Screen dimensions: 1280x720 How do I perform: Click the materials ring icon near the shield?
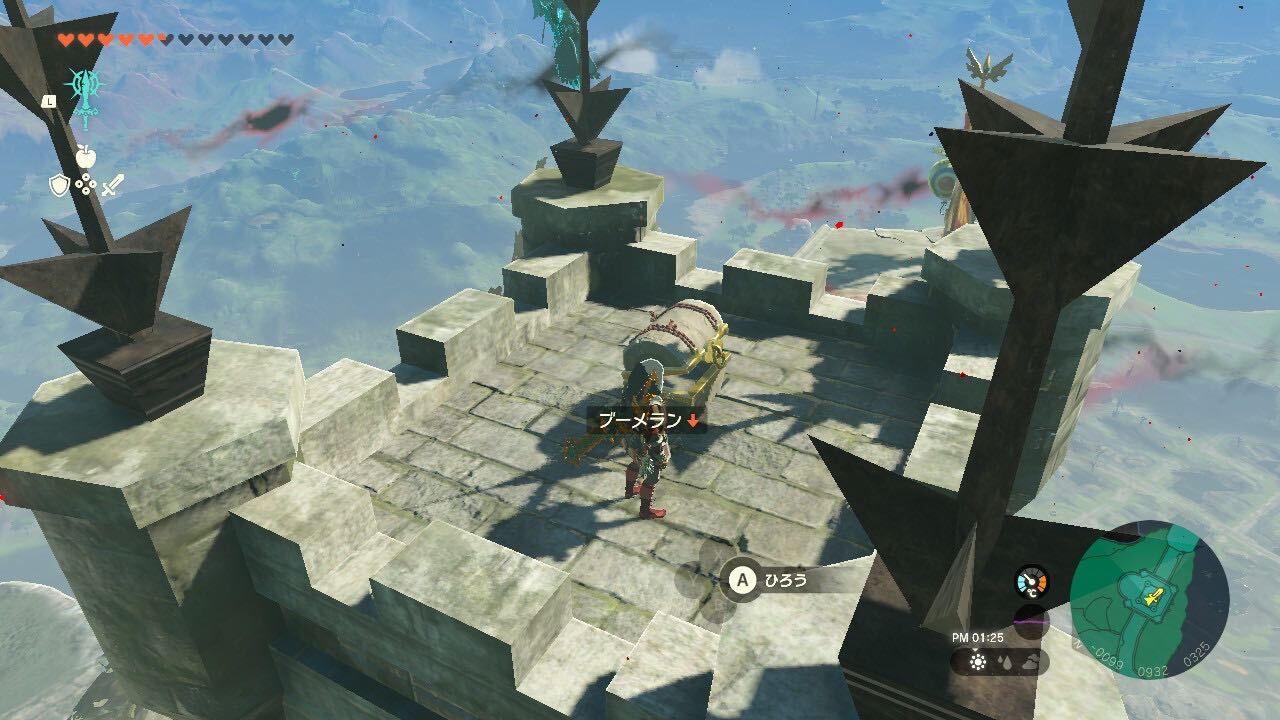[85, 184]
